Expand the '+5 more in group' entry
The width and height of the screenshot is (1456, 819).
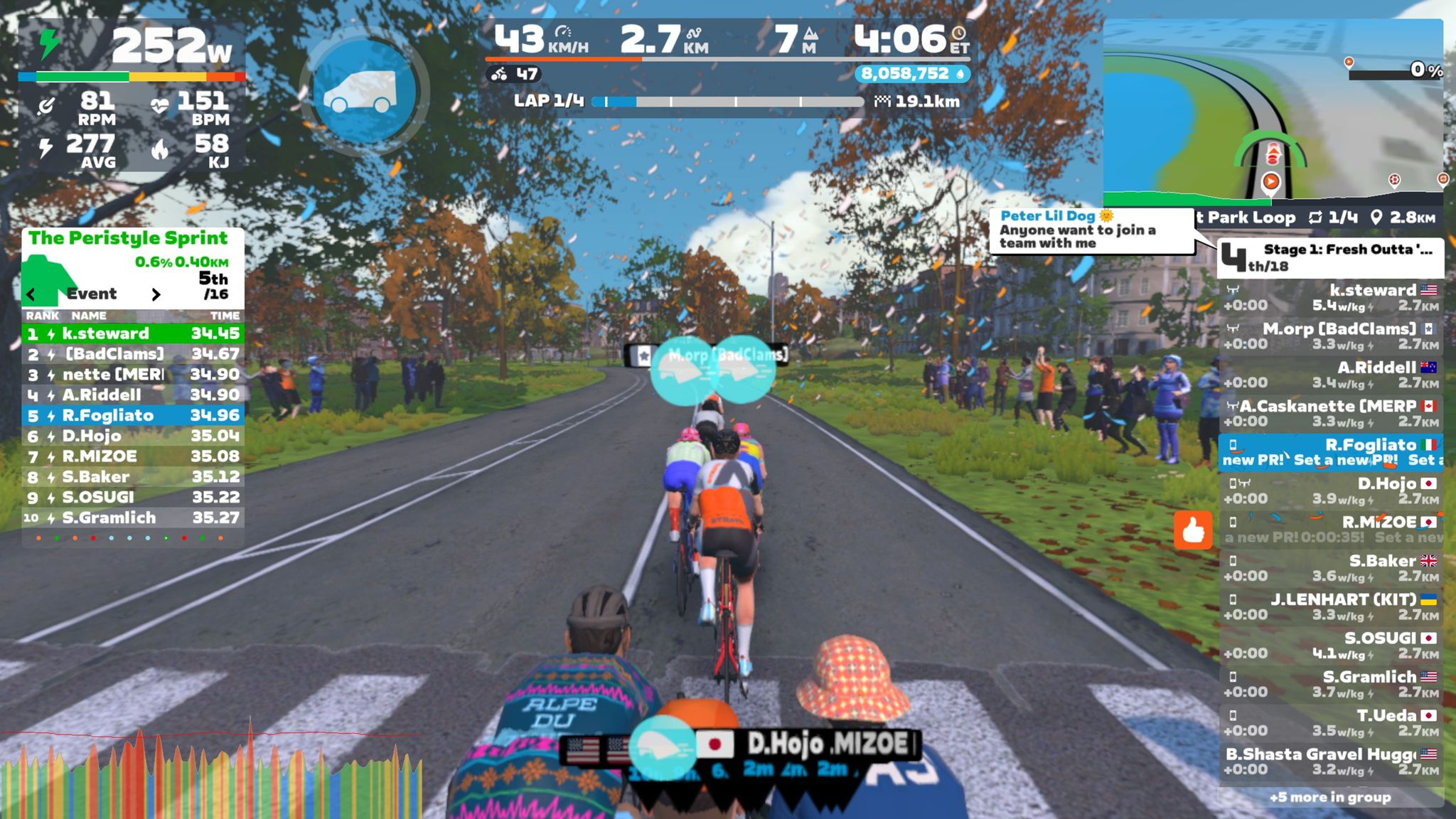(1330, 797)
